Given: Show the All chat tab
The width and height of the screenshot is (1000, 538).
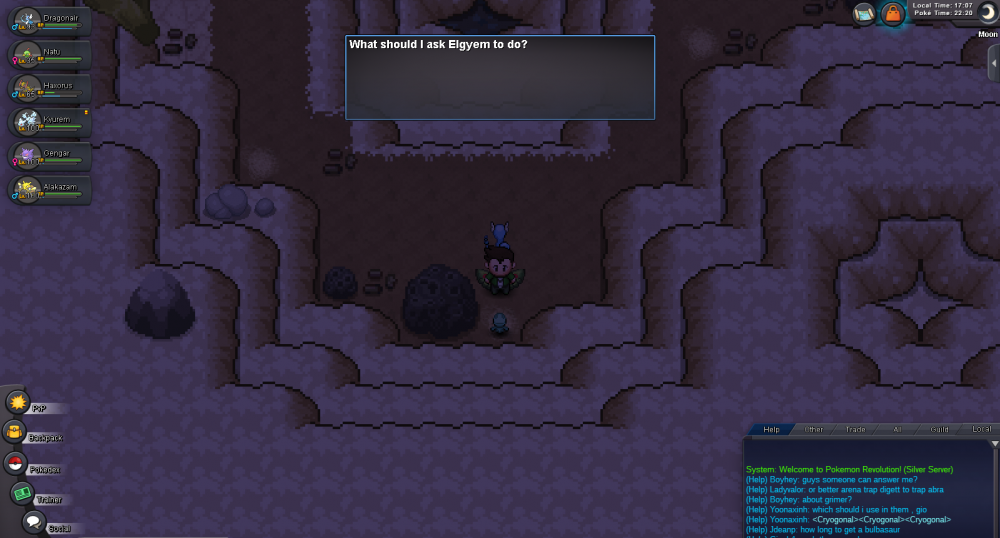Looking at the screenshot, I should (897, 429).
